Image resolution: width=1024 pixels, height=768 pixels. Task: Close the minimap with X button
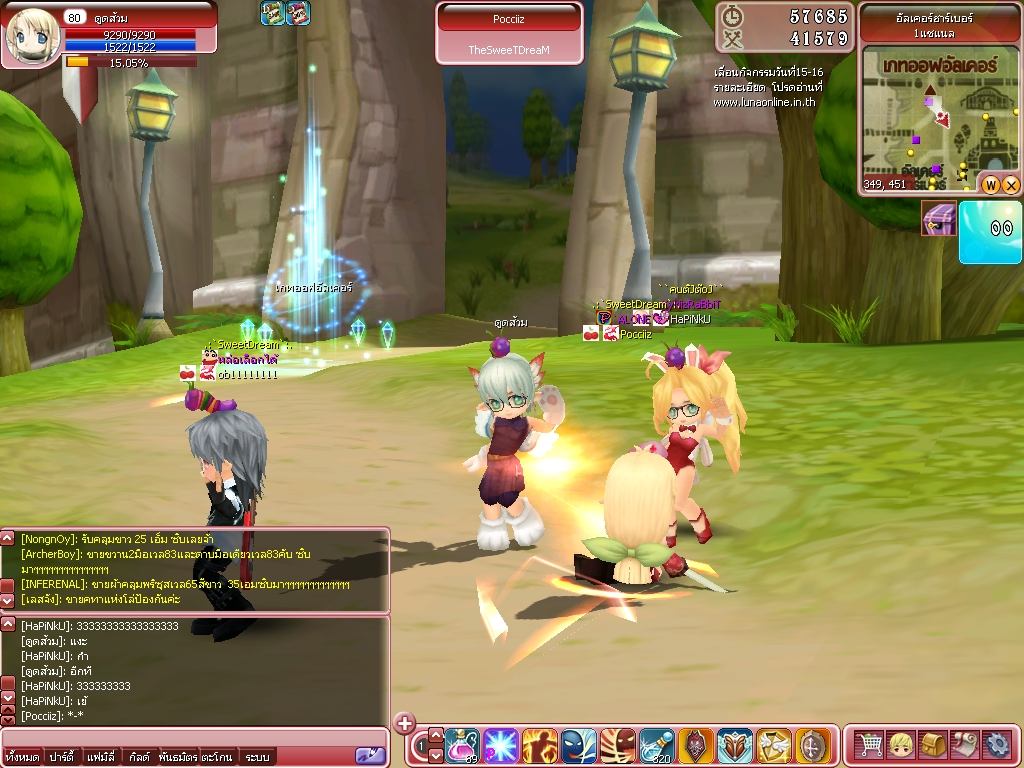pyautogui.click(x=1010, y=184)
